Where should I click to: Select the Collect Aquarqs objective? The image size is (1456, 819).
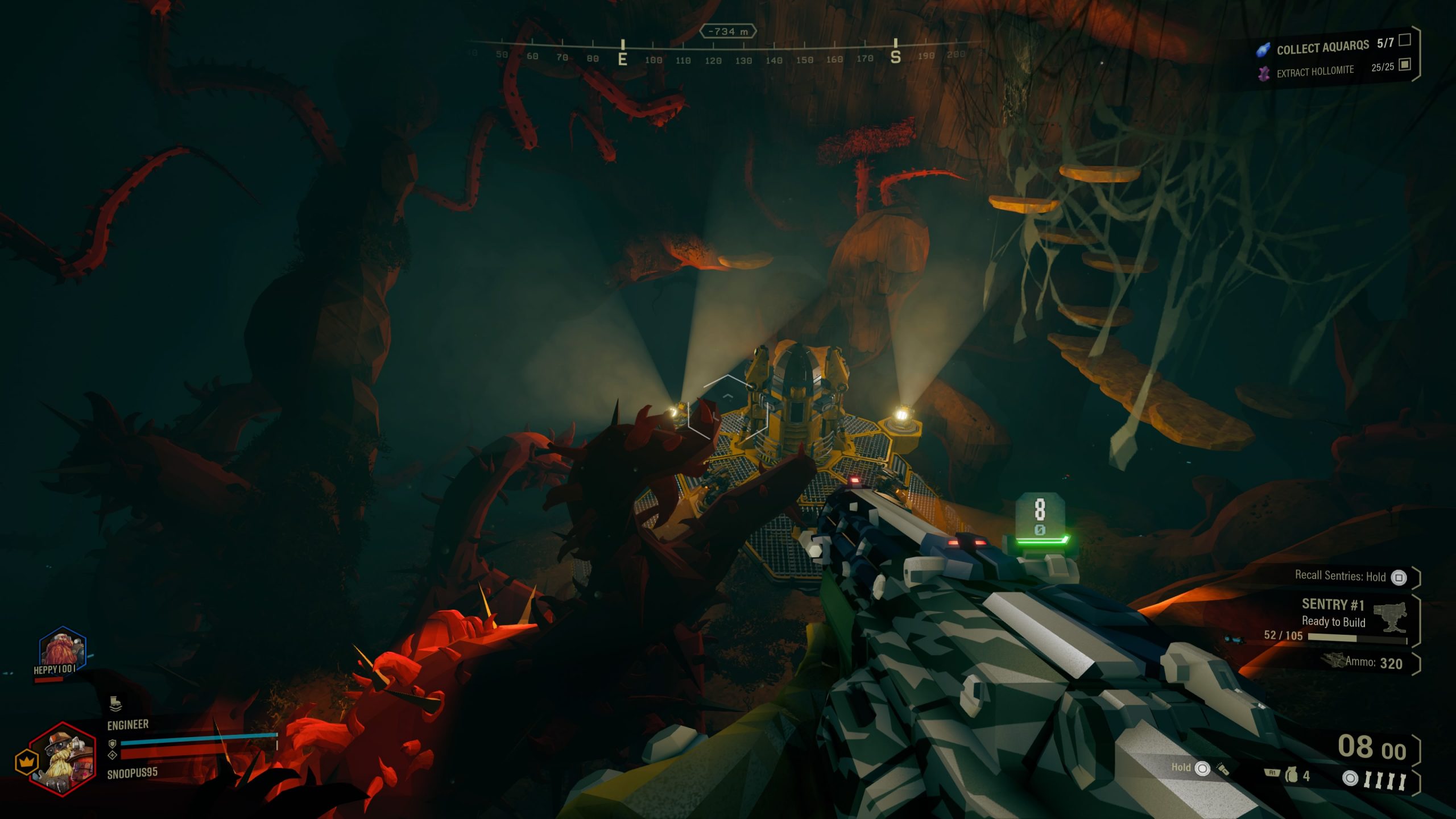1322,47
